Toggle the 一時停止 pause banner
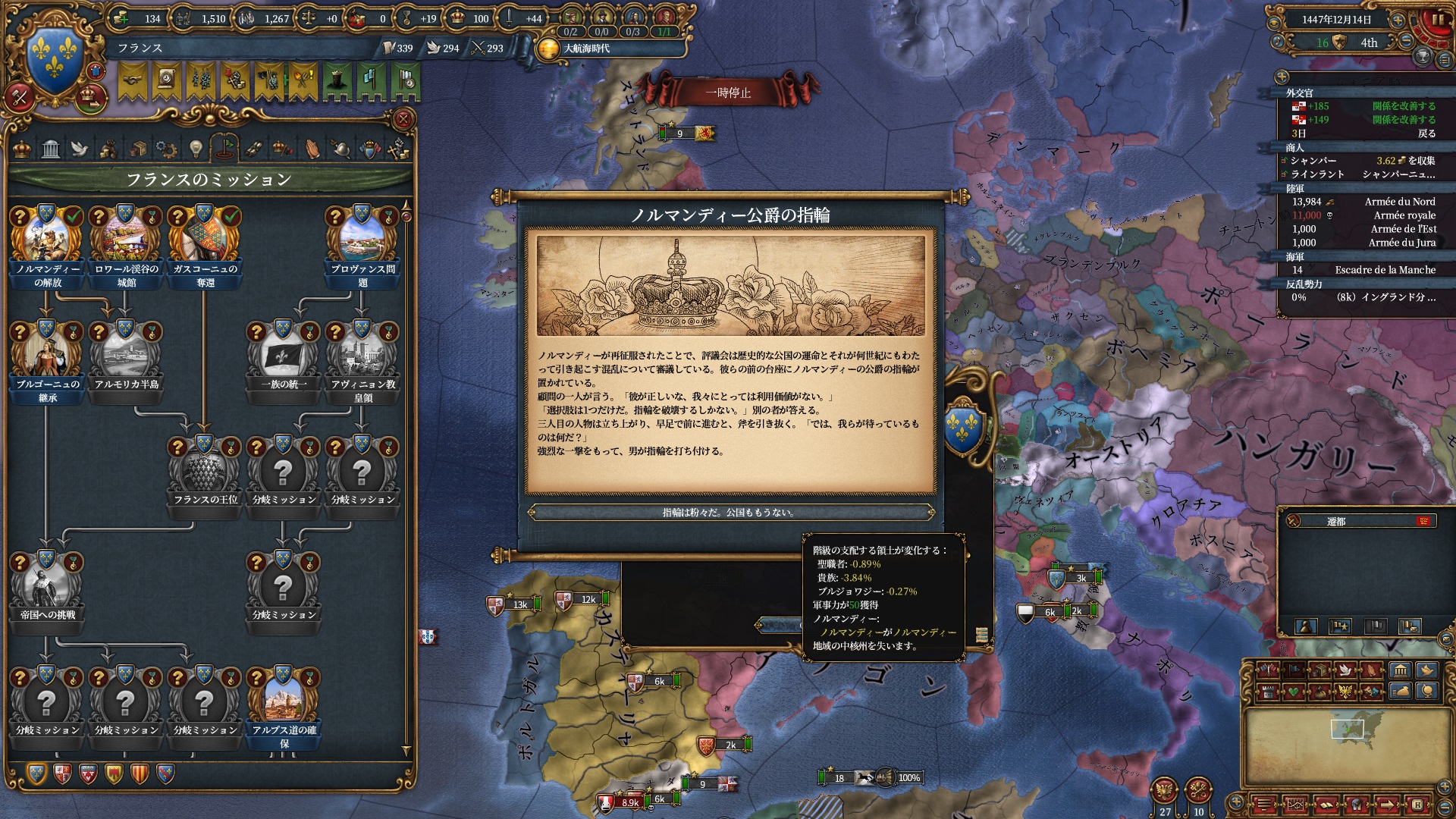 point(728,93)
